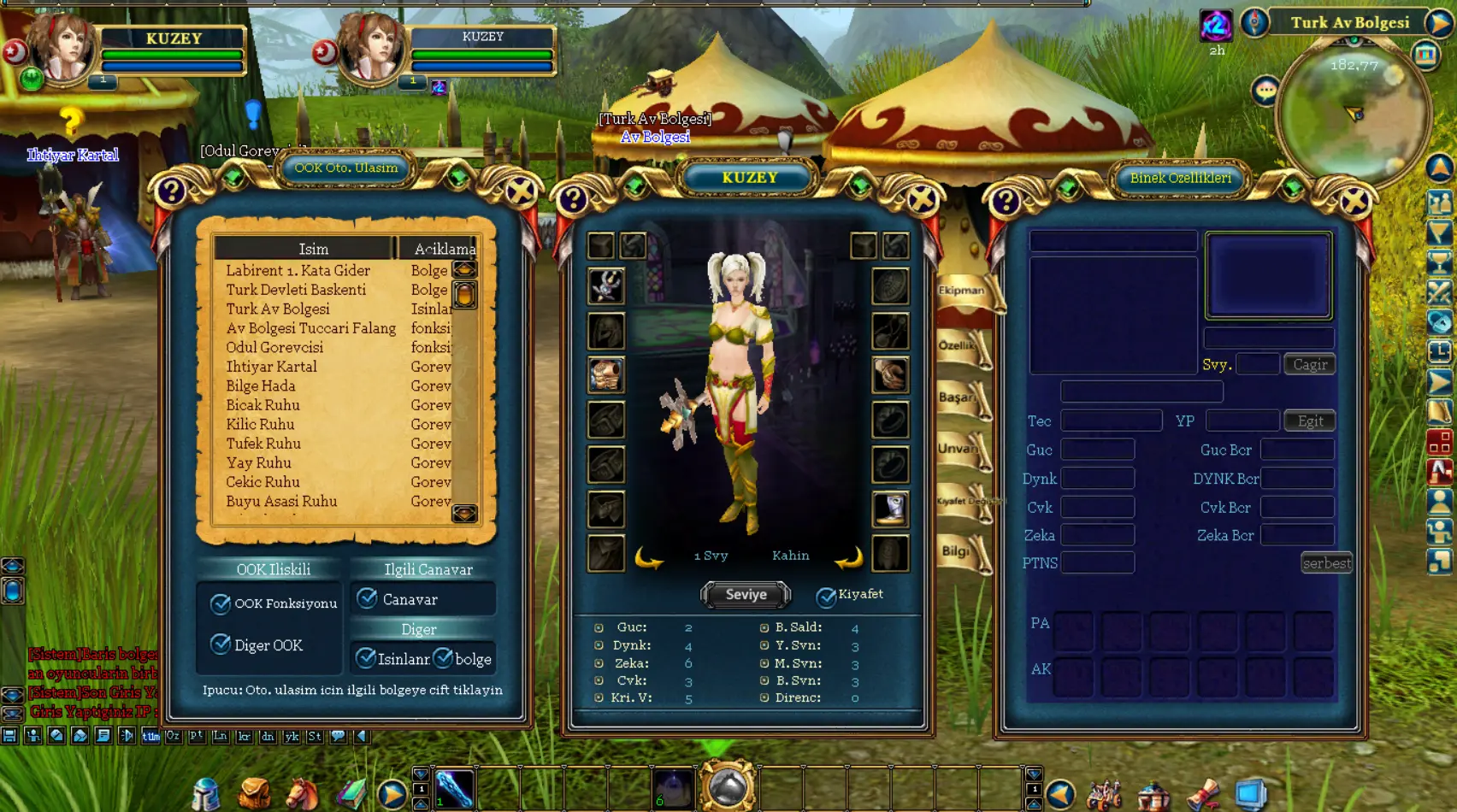Open the Basari tab
This screenshot has height=812, width=1457.
click(x=959, y=398)
